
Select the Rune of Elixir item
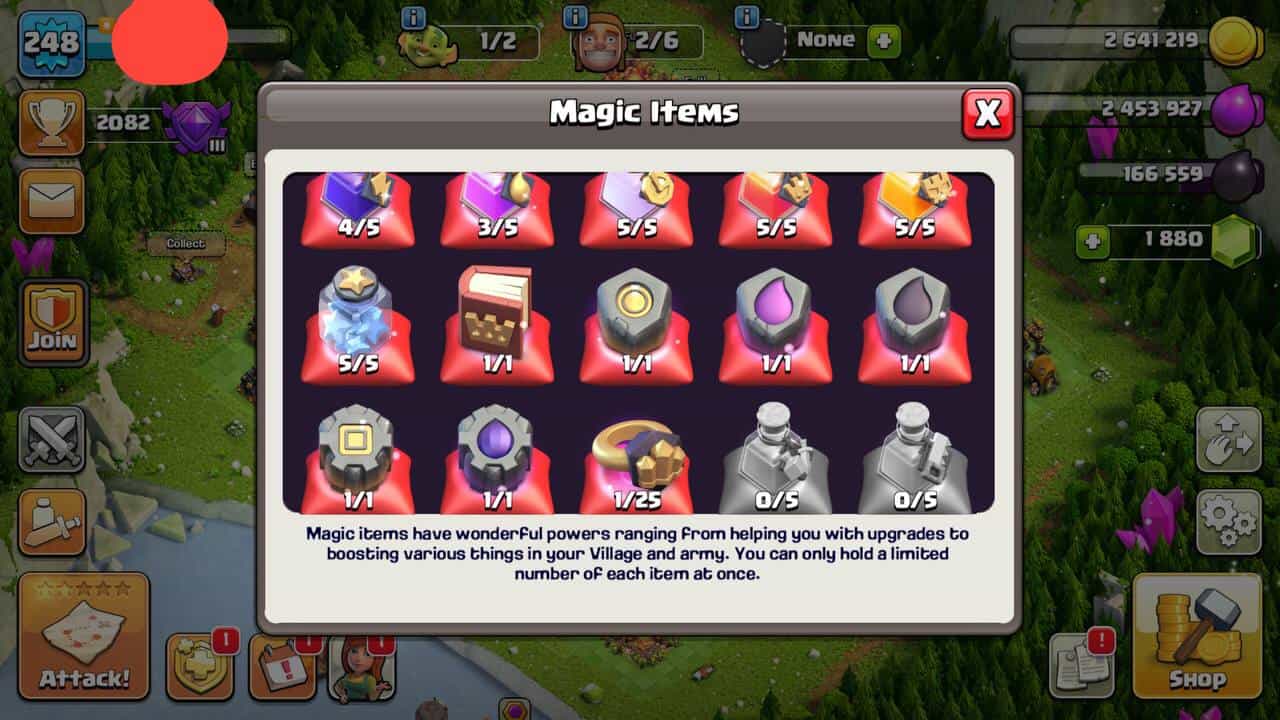pyautogui.click(x=775, y=324)
